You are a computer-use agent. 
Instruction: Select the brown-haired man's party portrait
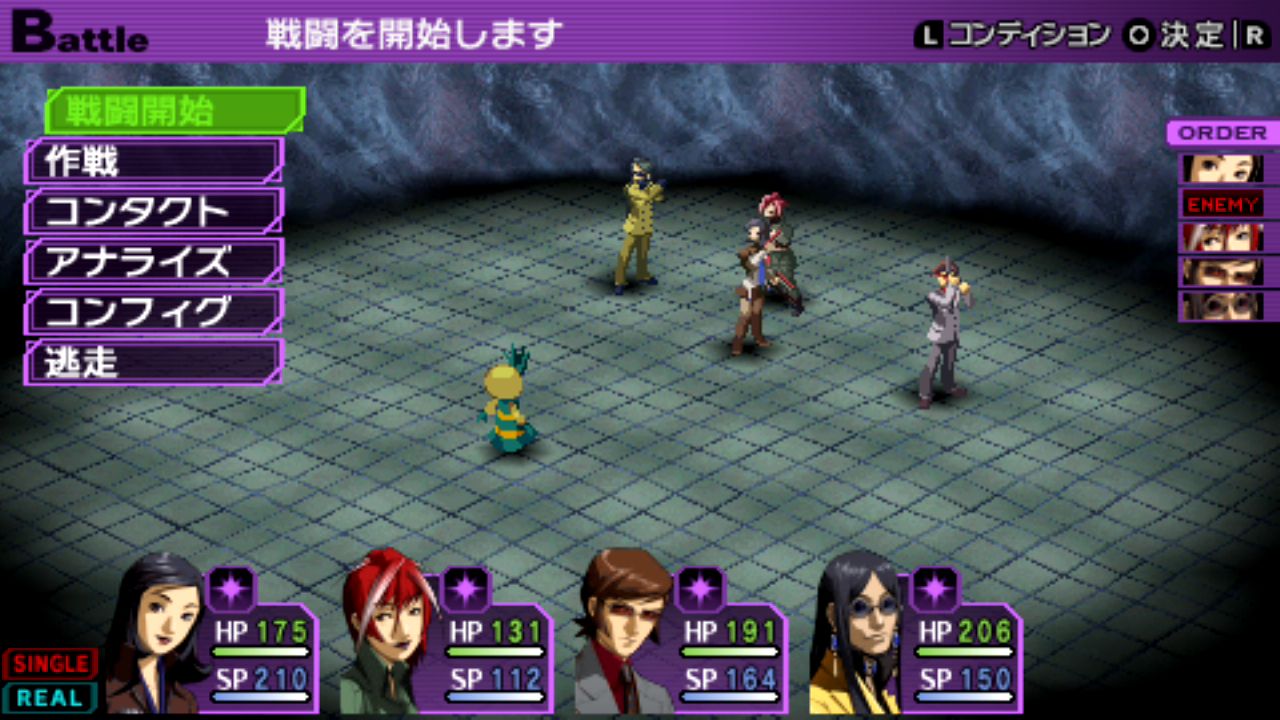pos(625,635)
